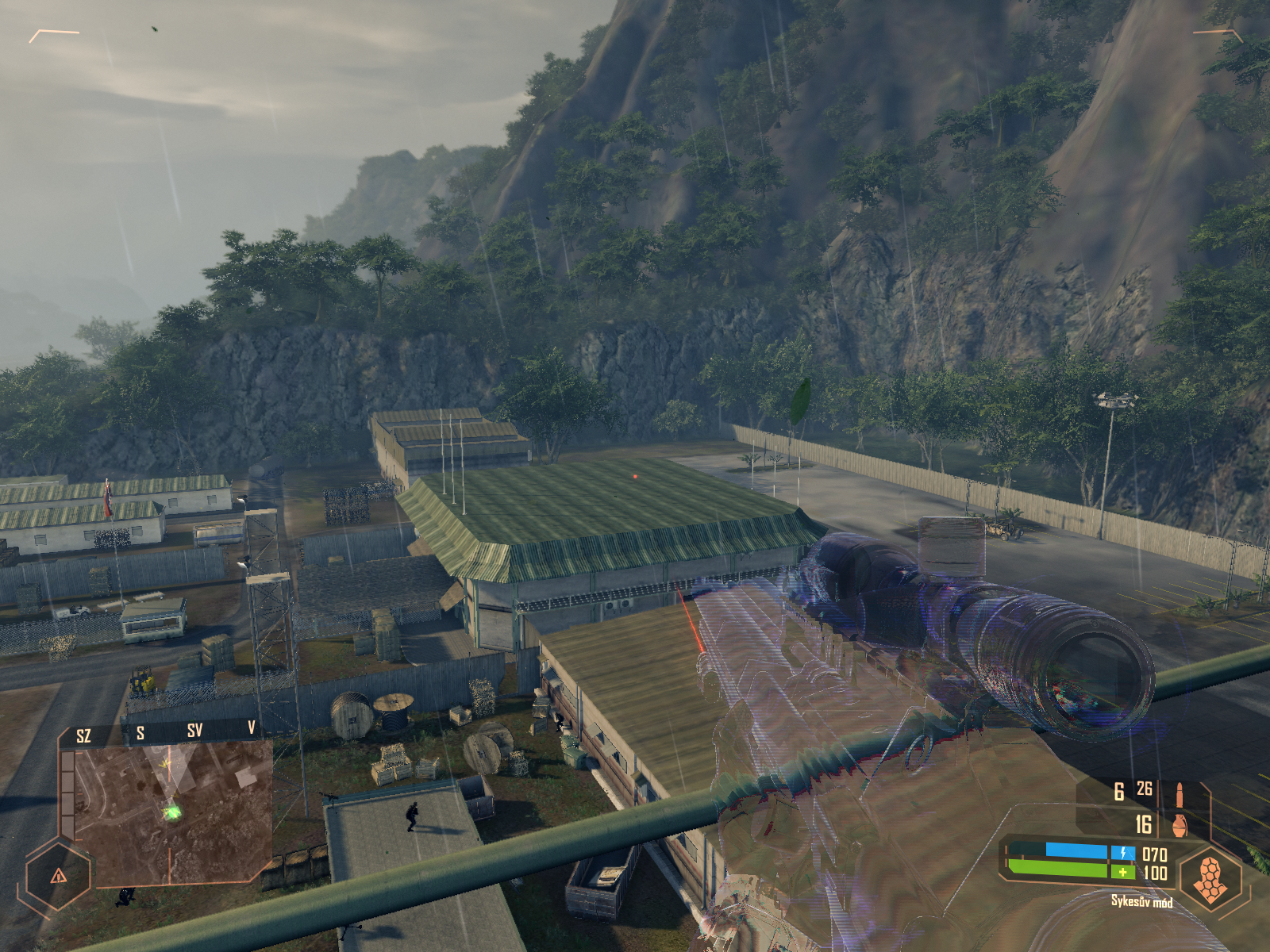Open the nanosuit mode hexagon icon
The height and width of the screenshot is (952, 1270).
coord(1210,878)
